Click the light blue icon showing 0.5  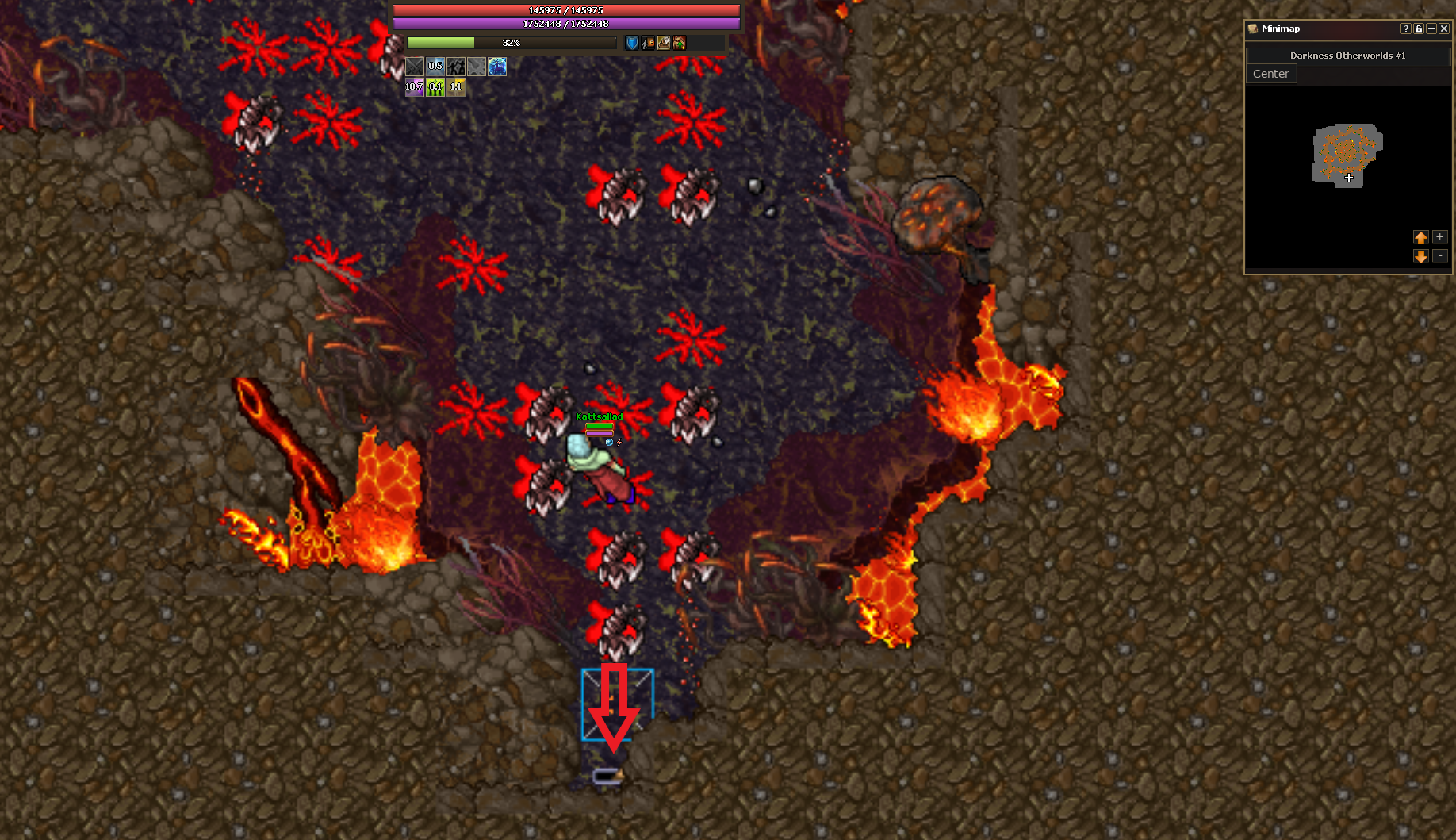click(435, 67)
